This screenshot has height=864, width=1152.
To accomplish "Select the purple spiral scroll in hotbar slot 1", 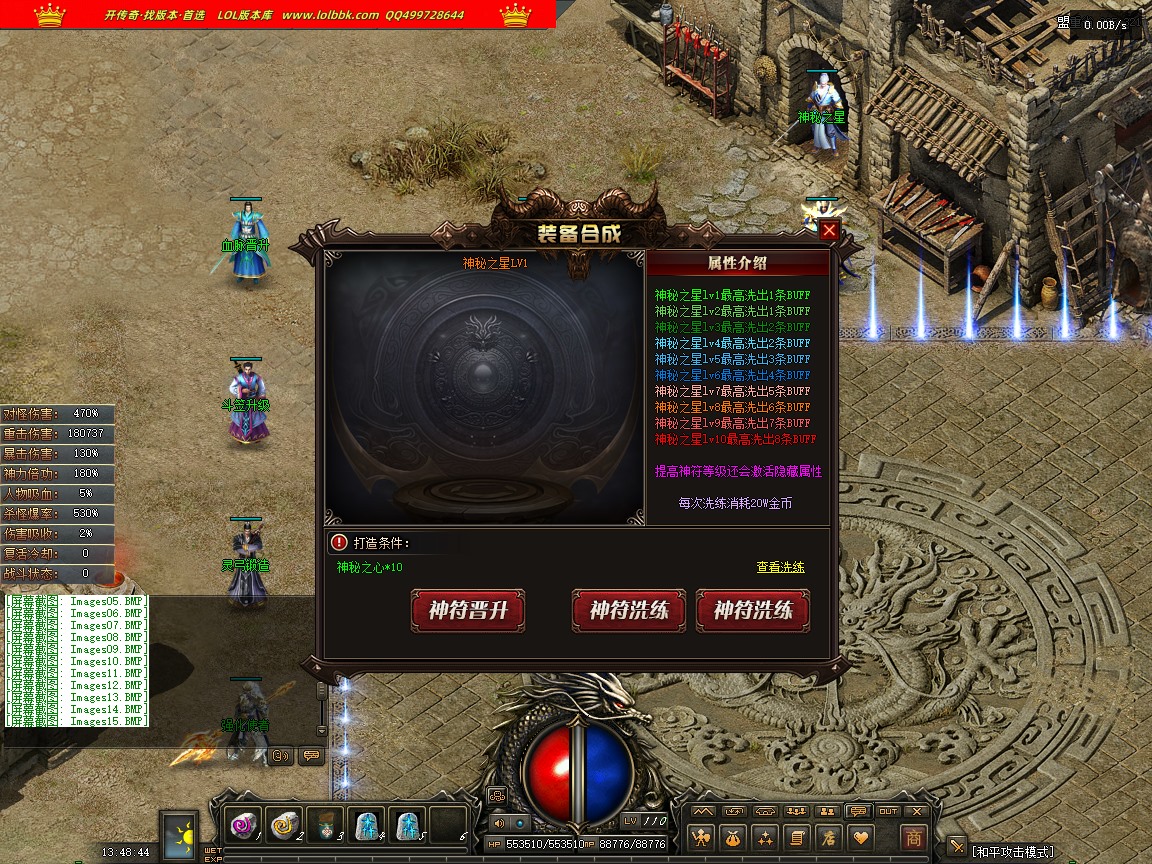I will [x=244, y=824].
